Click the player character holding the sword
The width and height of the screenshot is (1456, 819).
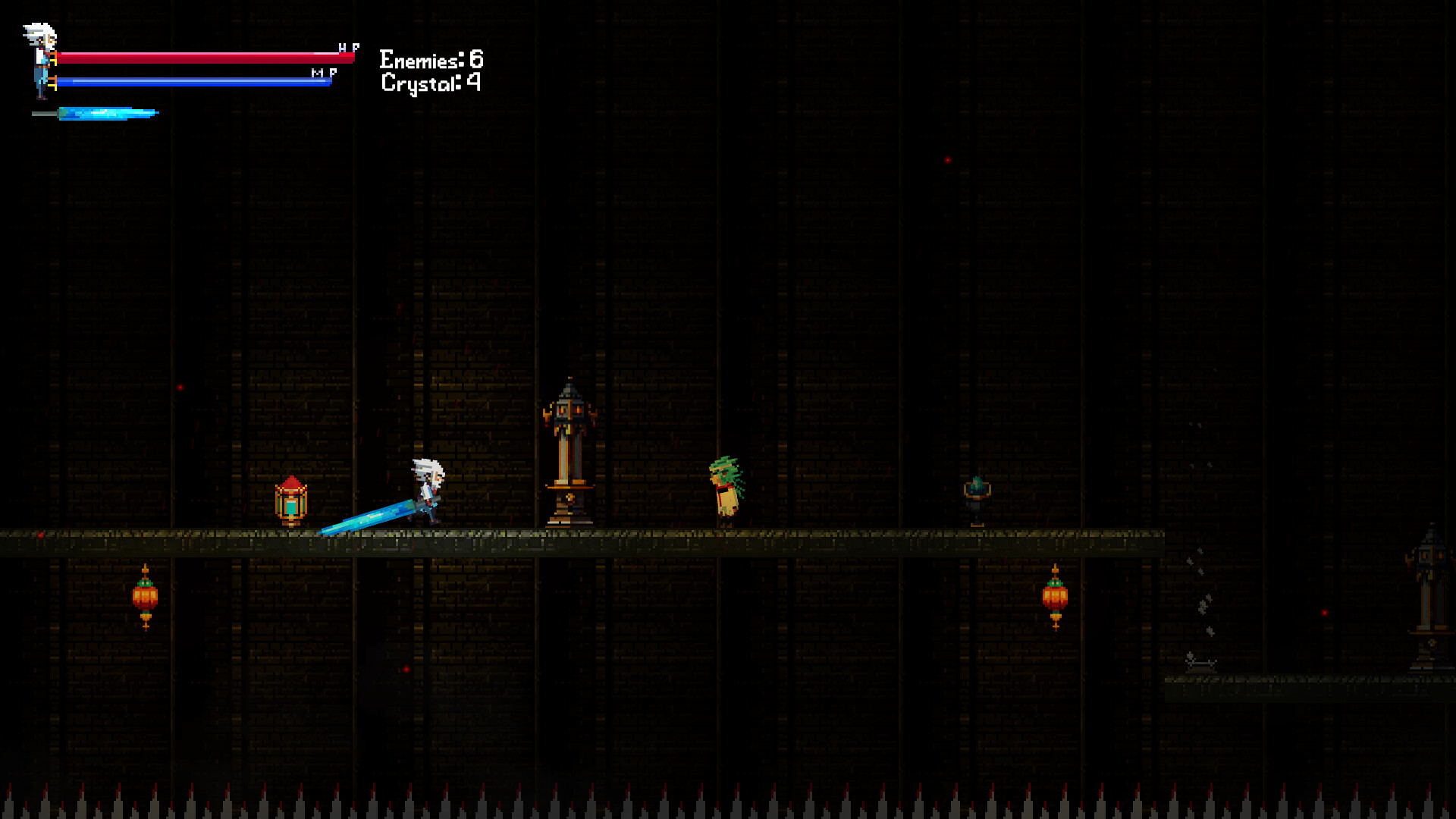coord(428,489)
